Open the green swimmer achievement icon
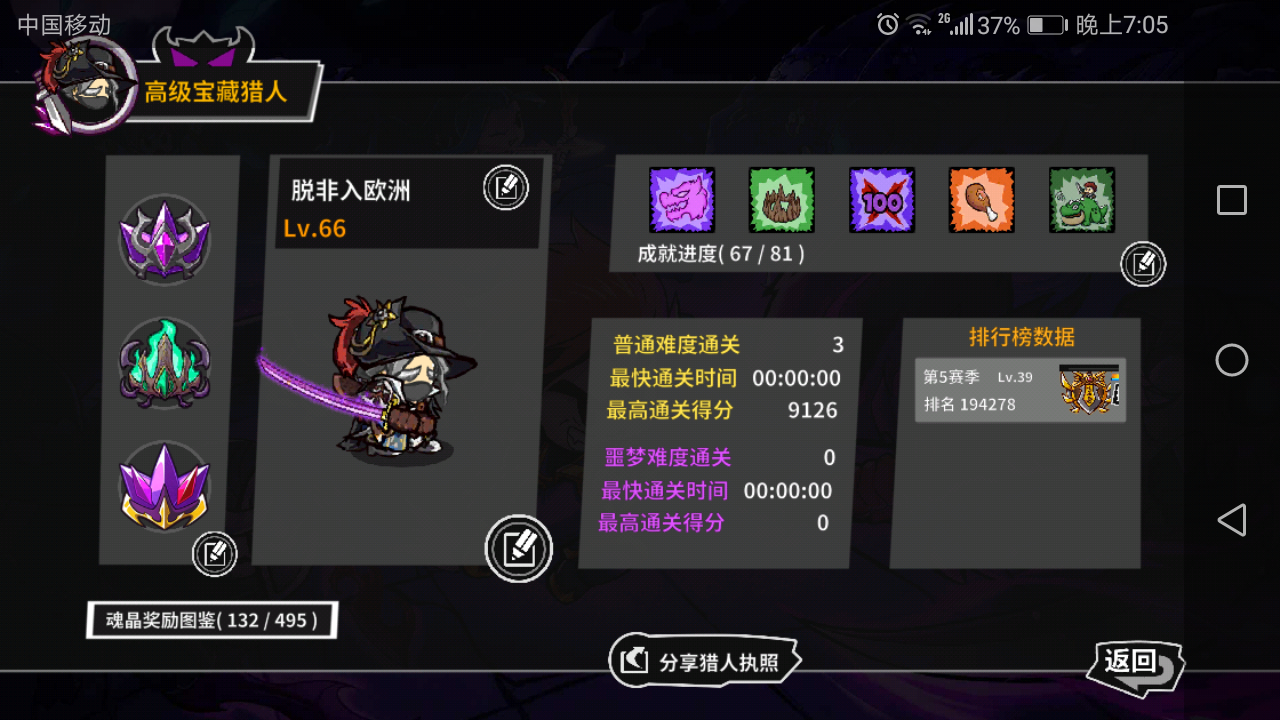This screenshot has width=1280, height=720. pos(1081,199)
